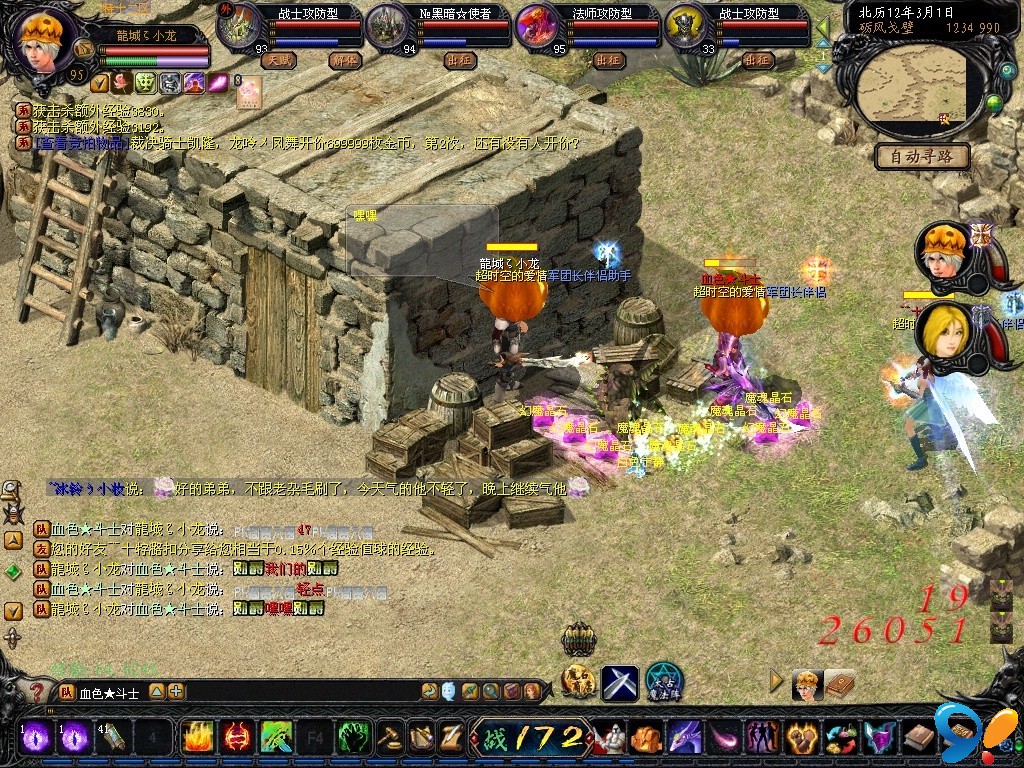This screenshot has width=1024, height=768.
Task: Use the green clawed hand skill
Action: pos(354,738)
